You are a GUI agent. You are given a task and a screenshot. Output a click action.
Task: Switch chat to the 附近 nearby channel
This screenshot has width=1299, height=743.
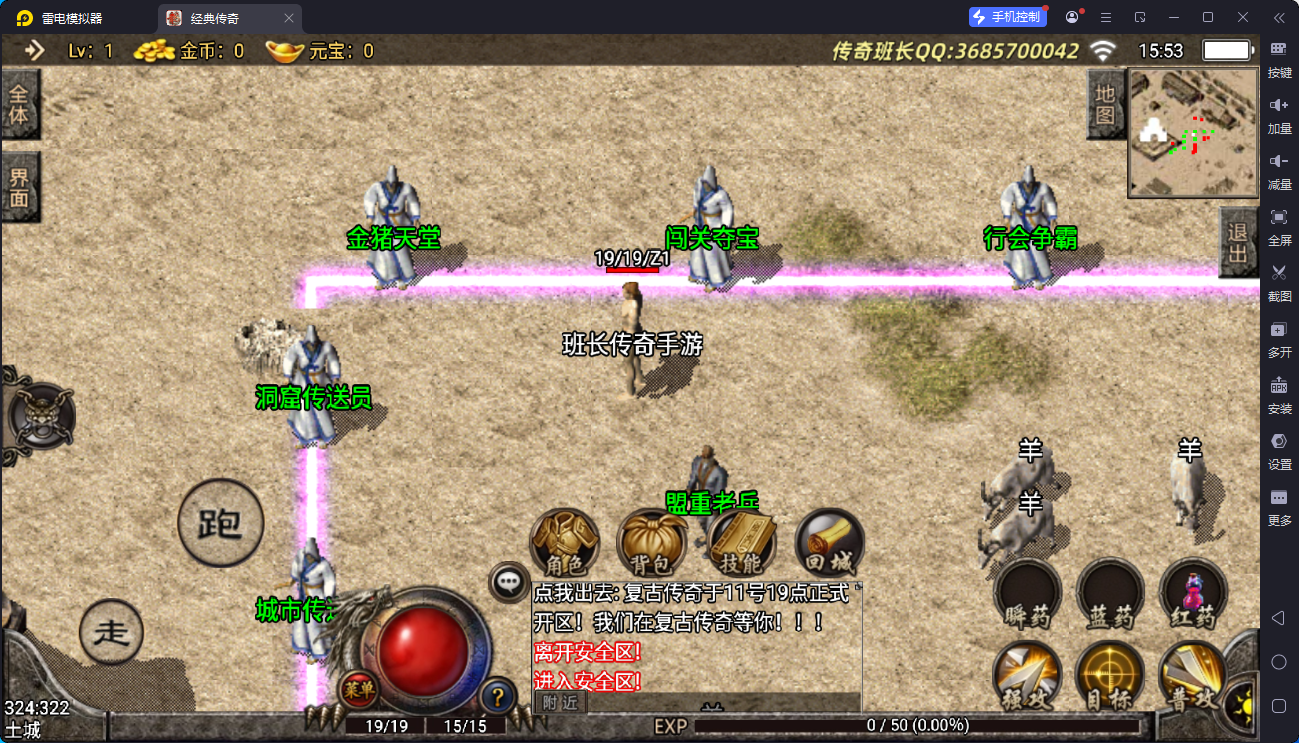(x=561, y=702)
